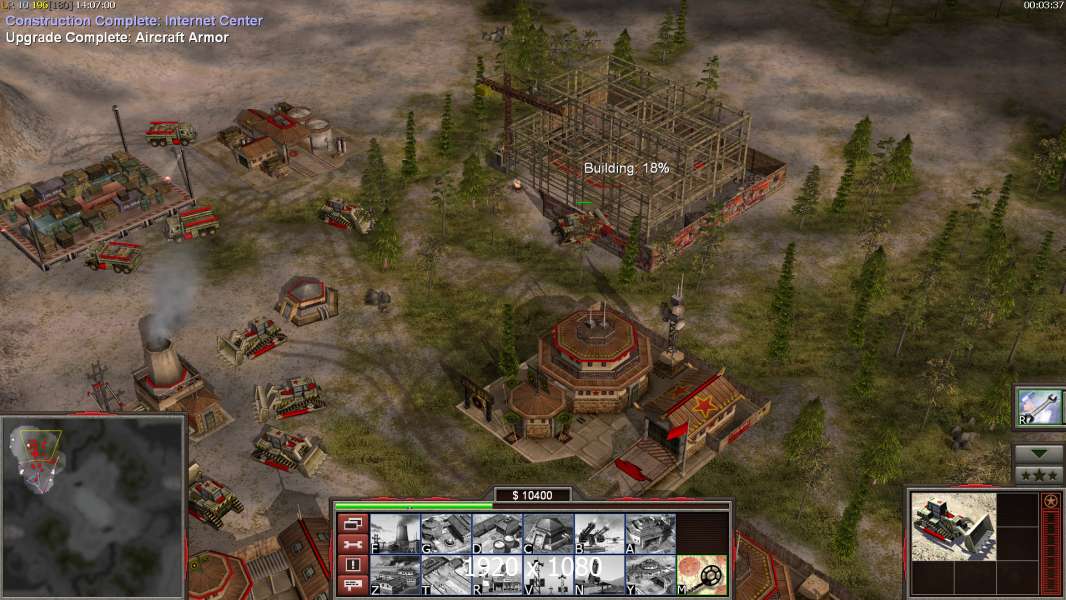Viewport: 1066px width, 600px height.
Task: Choose the twin-barrel gun defense build icon (B)
Action: tap(599, 533)
